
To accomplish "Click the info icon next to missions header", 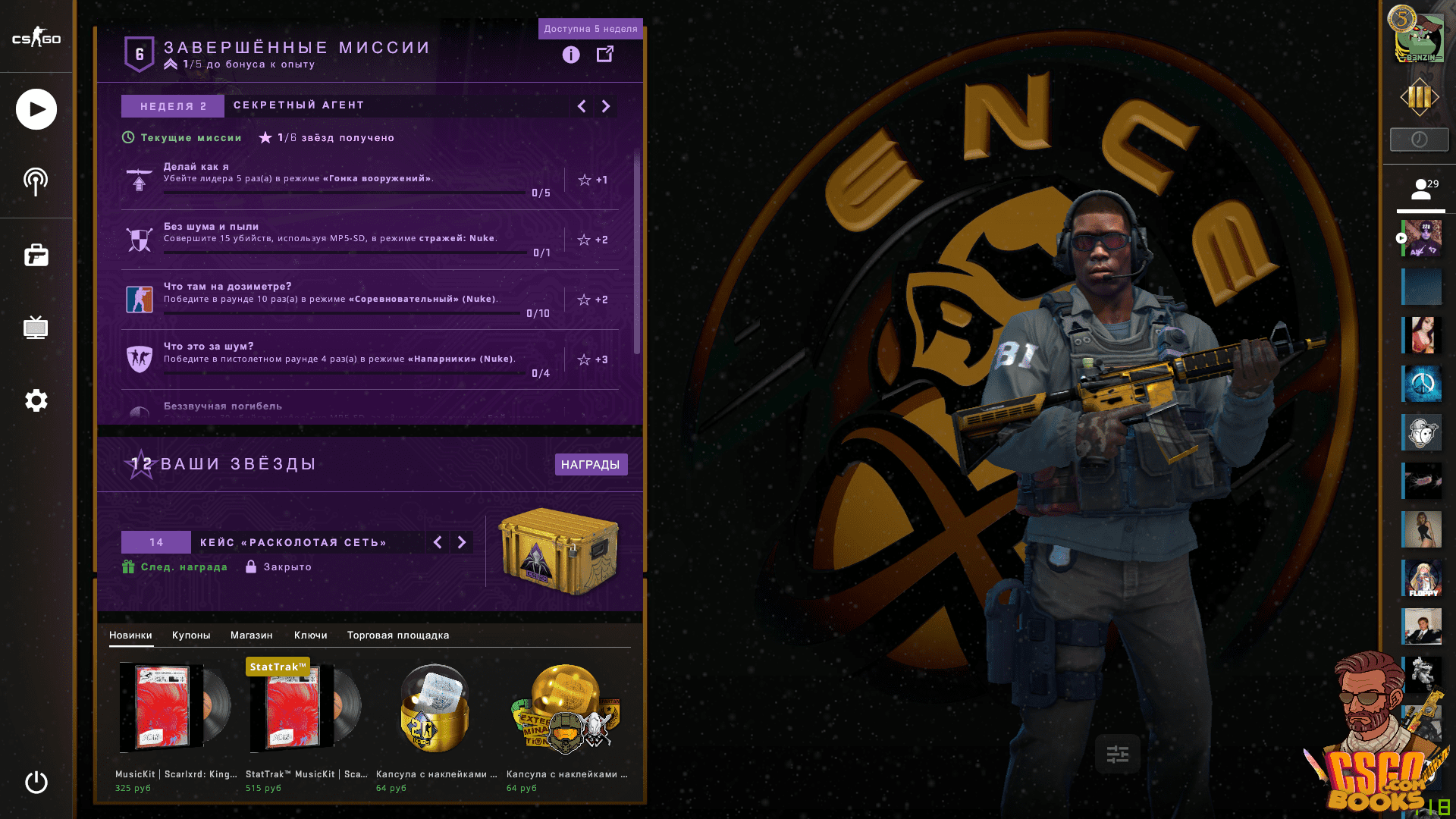I will [x=570, y=55].
